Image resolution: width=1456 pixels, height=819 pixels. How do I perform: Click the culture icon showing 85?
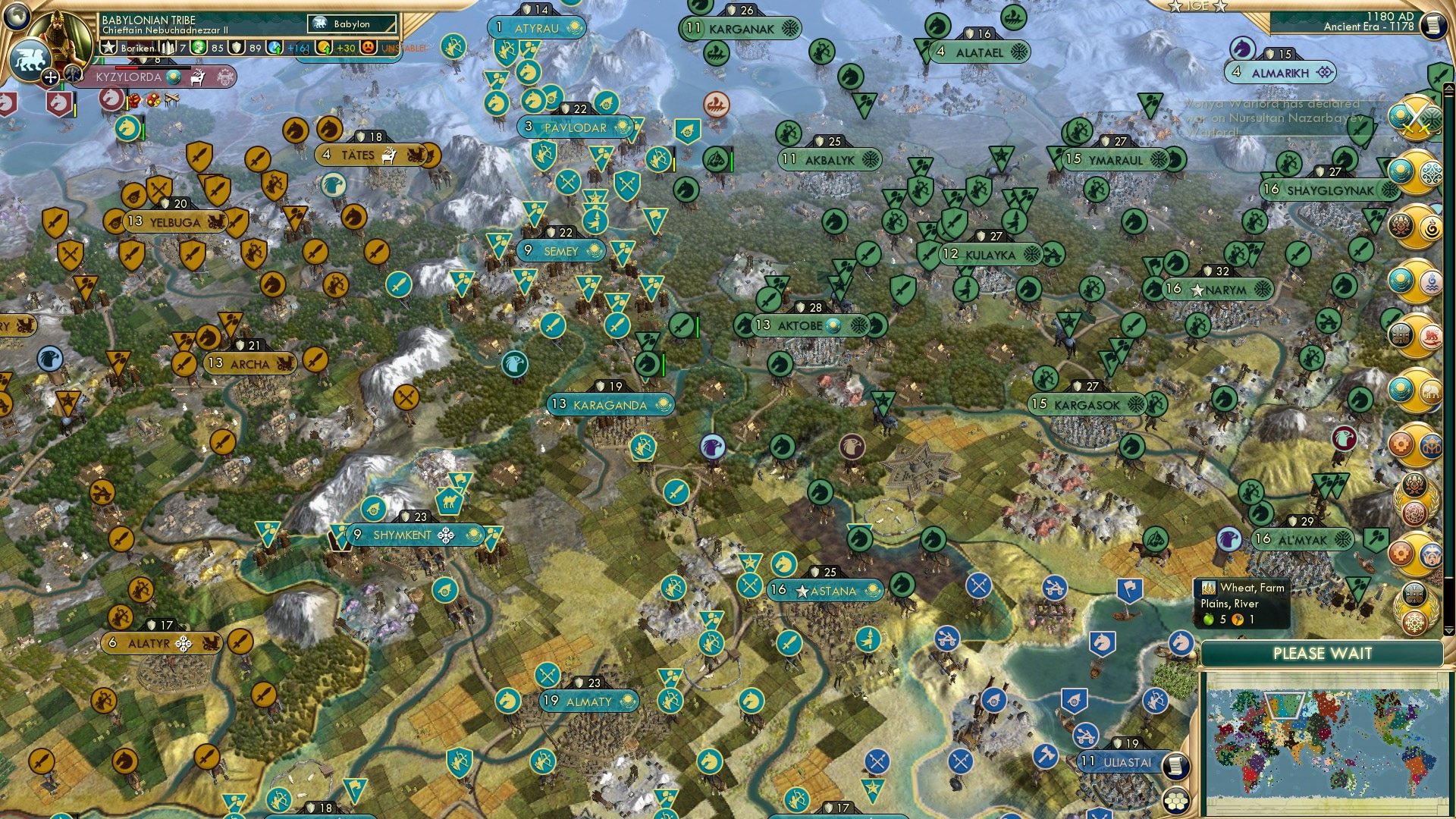click(x=199, y=47)
